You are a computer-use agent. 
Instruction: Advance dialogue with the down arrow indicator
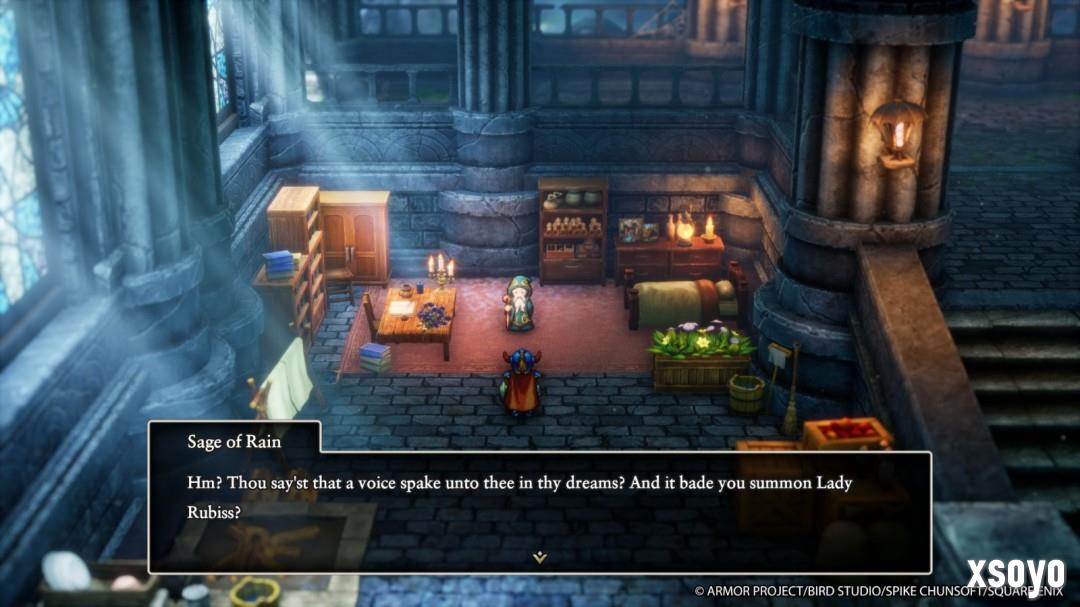pos(540,557)
